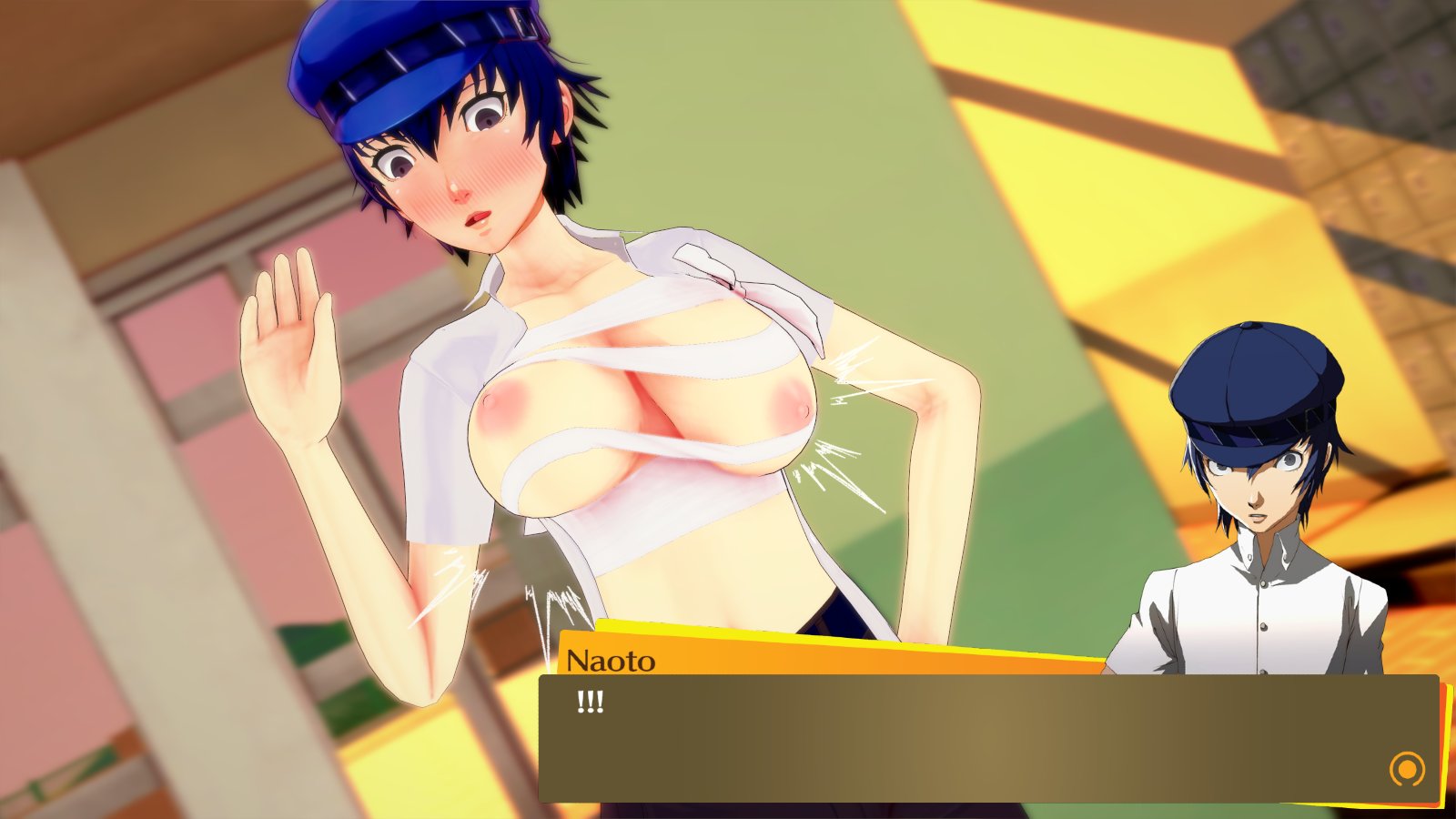Click the orange circular advance-dialogue icon

1407,769
